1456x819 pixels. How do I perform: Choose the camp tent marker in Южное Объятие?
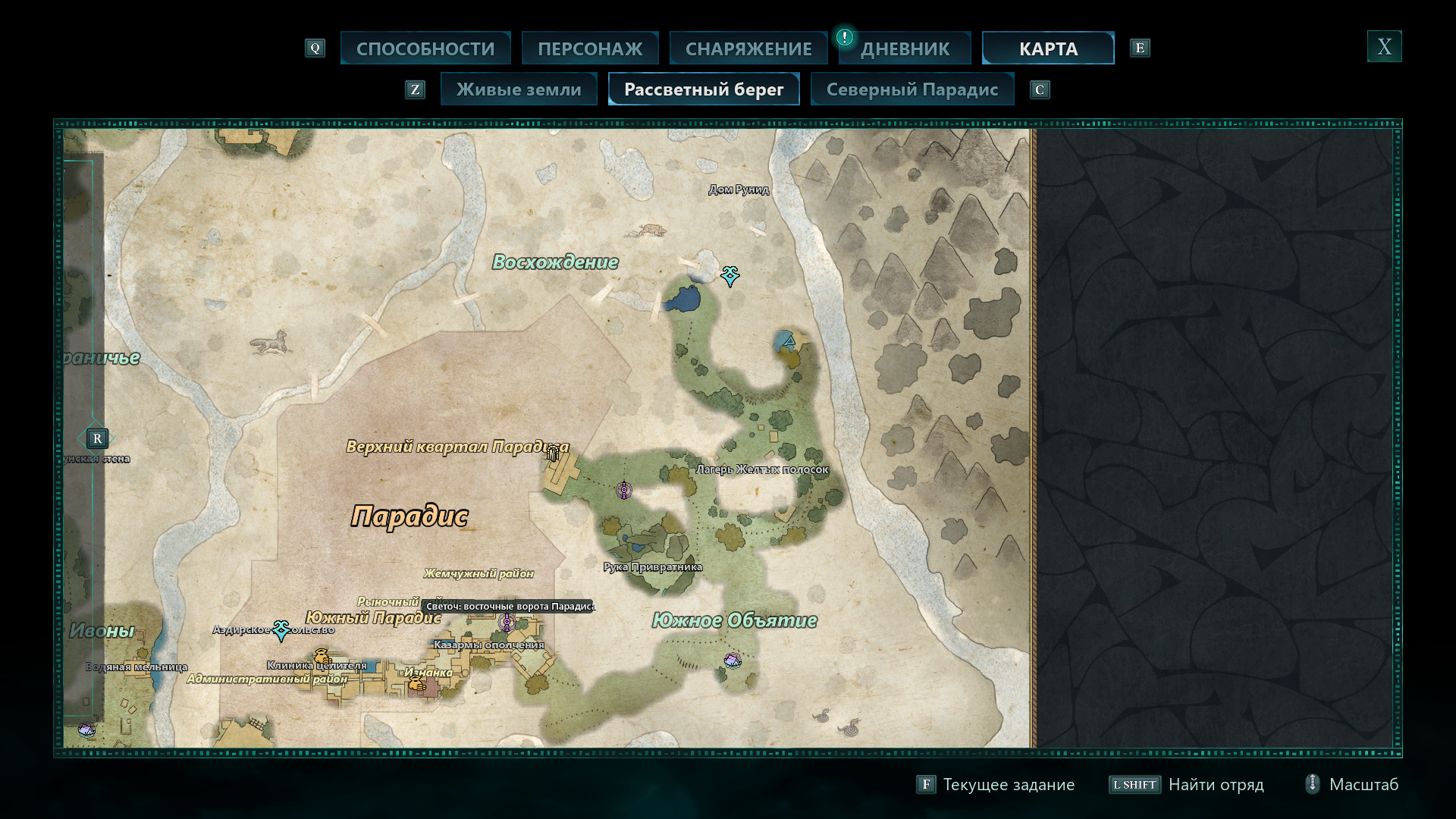[733, 660]
